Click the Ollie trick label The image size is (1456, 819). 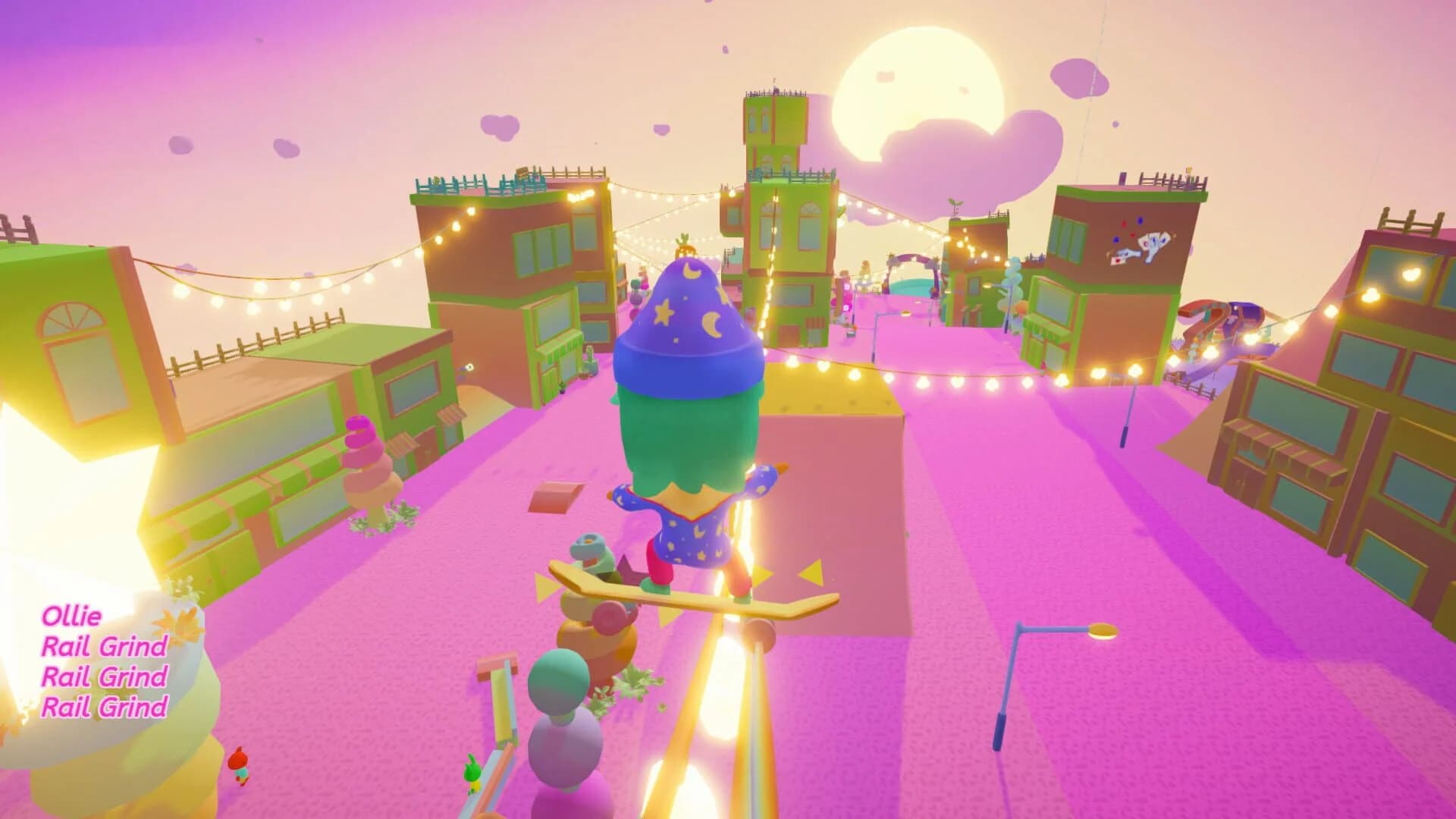[72, 617]
